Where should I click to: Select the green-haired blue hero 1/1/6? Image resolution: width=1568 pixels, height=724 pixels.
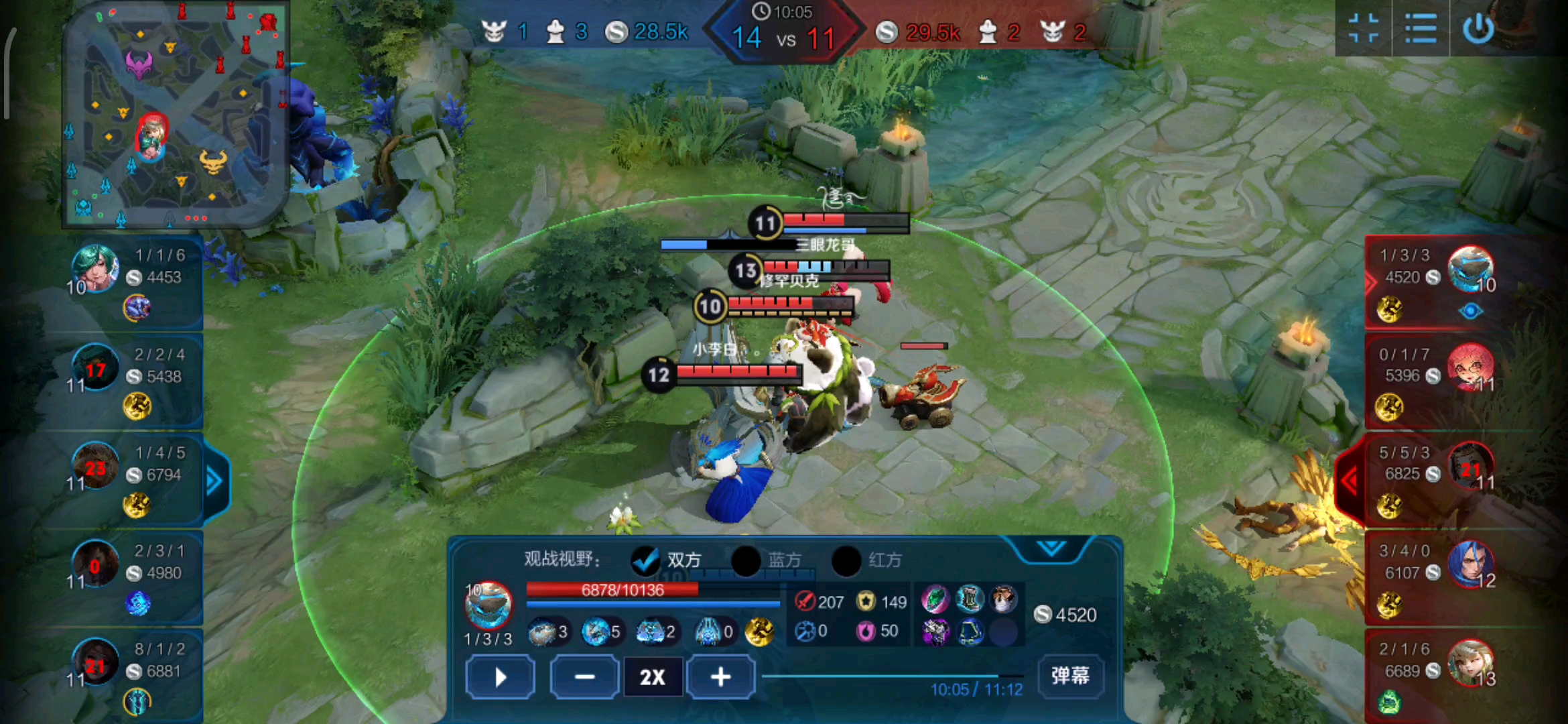(95, 268)
